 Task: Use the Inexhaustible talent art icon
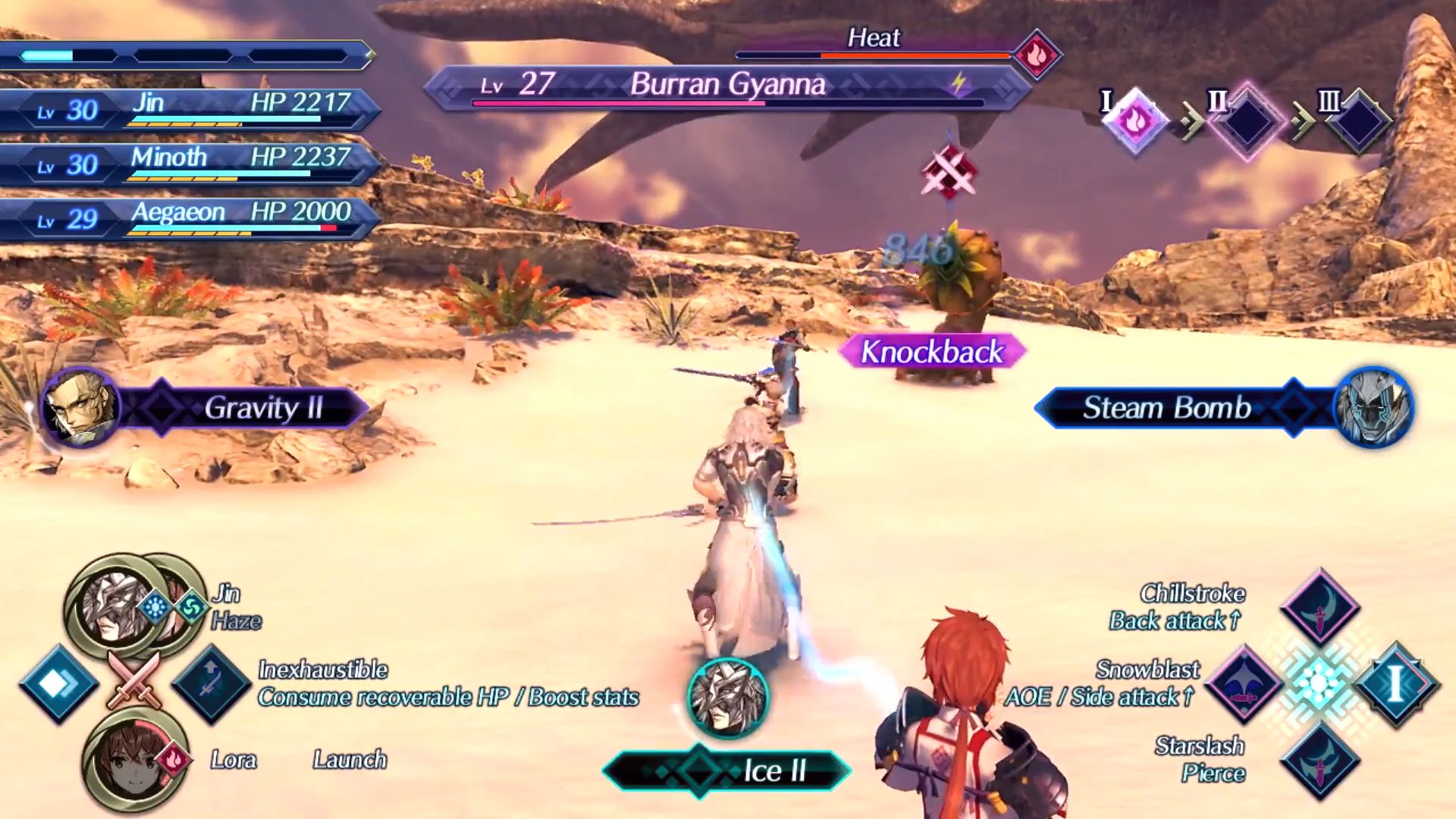pos(211,683)
